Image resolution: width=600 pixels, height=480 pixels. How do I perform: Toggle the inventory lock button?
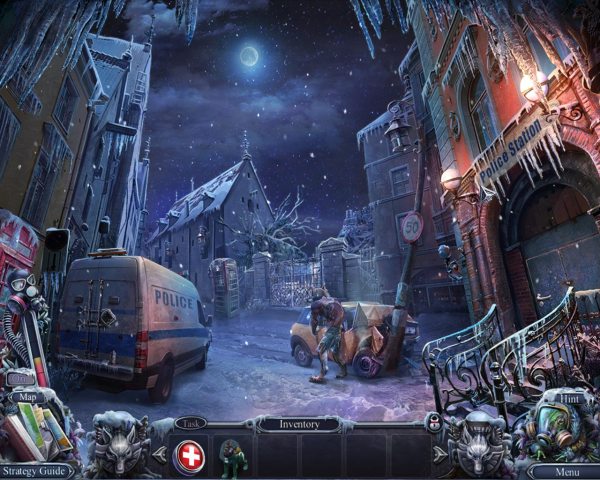coord(433,423)
